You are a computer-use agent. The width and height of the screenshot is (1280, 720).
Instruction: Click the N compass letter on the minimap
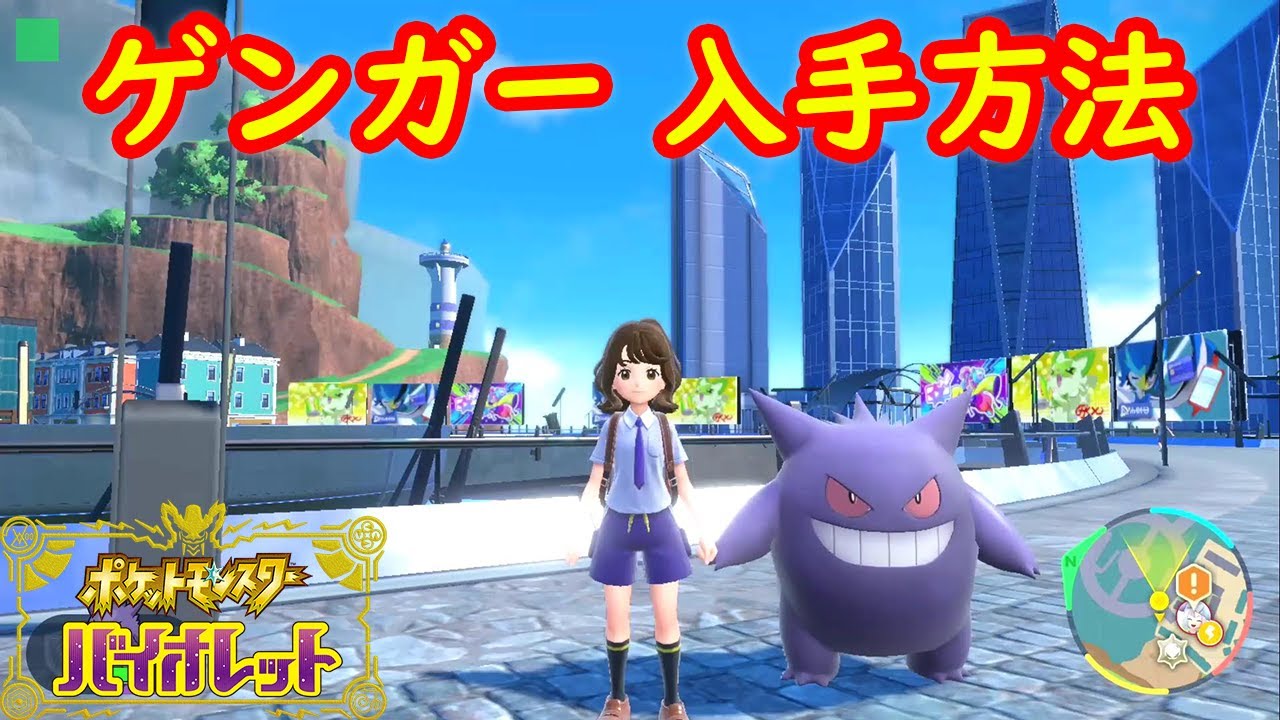click(1070, 562)
